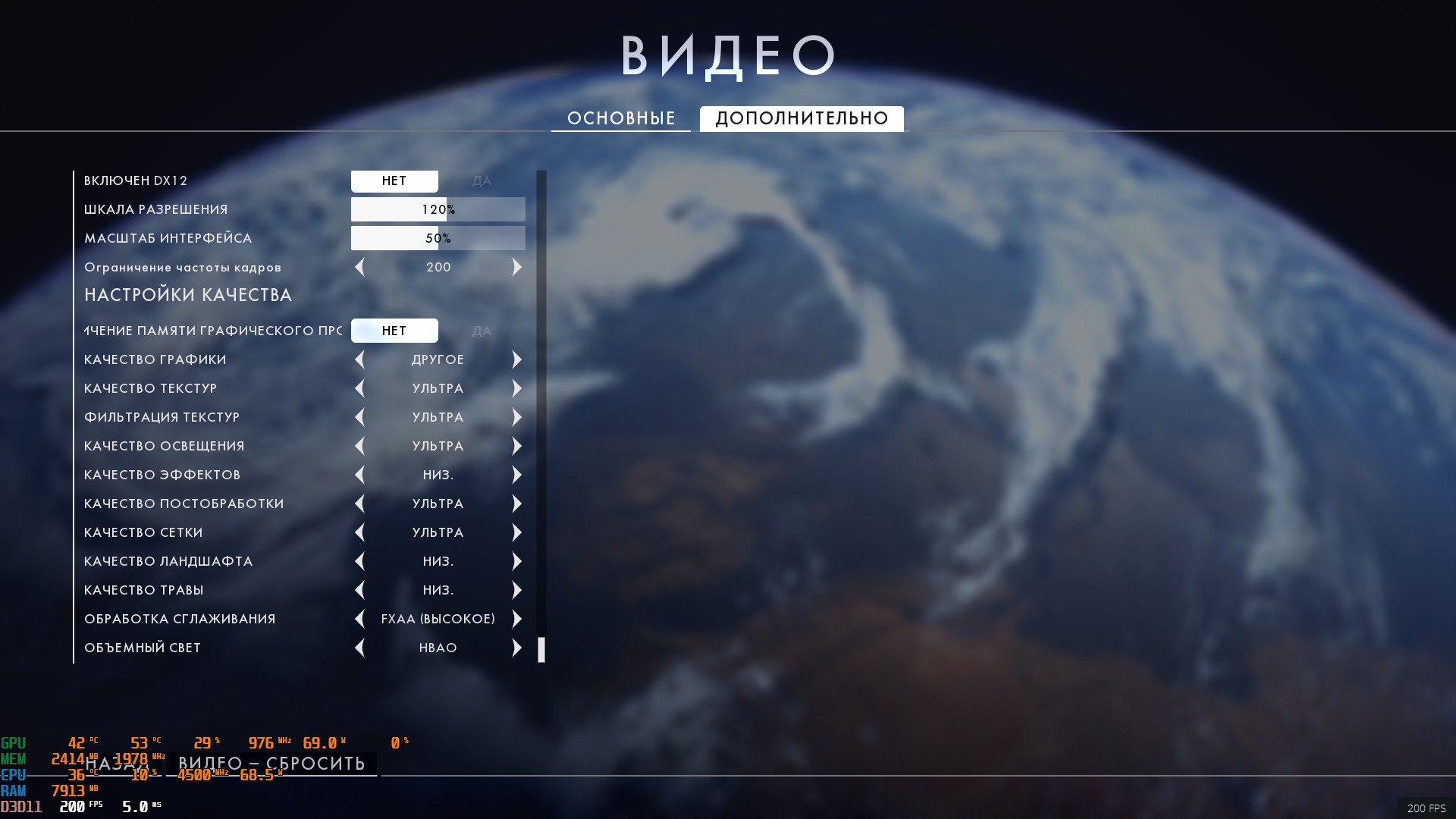Switch to the ОСНОВНЫЕ tab
This screenshot has width=1456, height=819.
(x=620, y=118)
